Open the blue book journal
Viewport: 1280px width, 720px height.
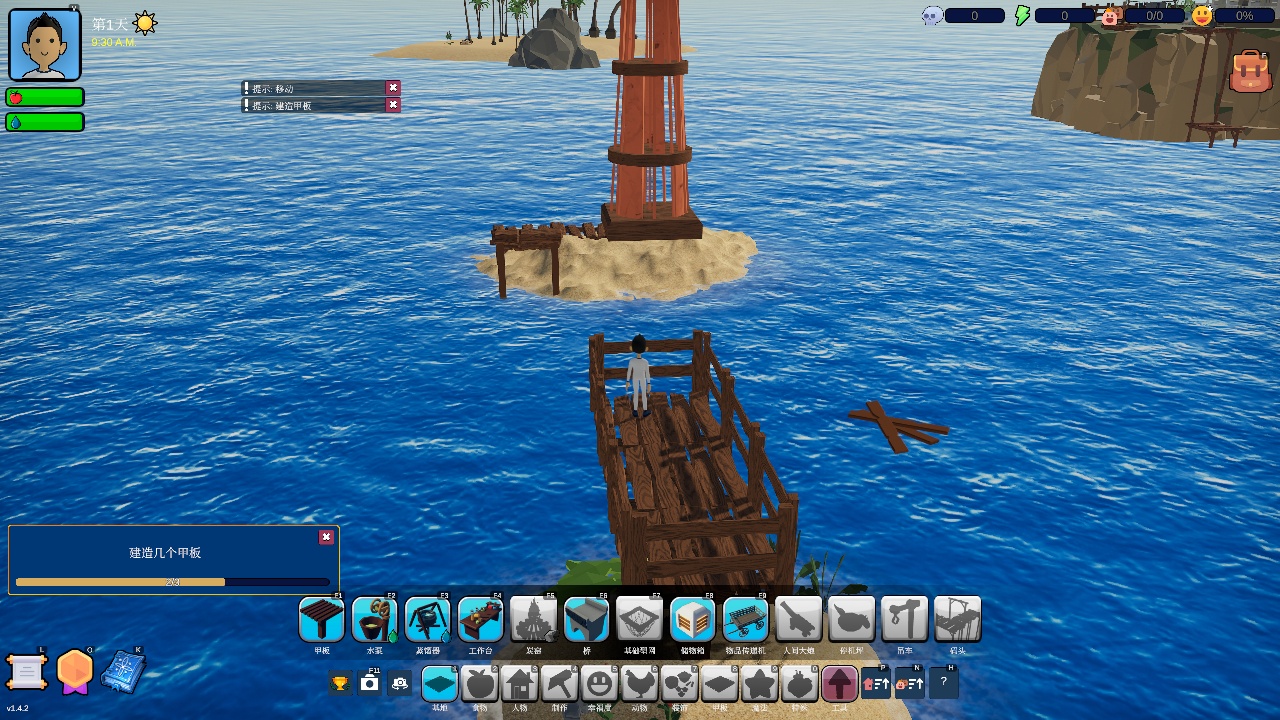tap(123, 671)
